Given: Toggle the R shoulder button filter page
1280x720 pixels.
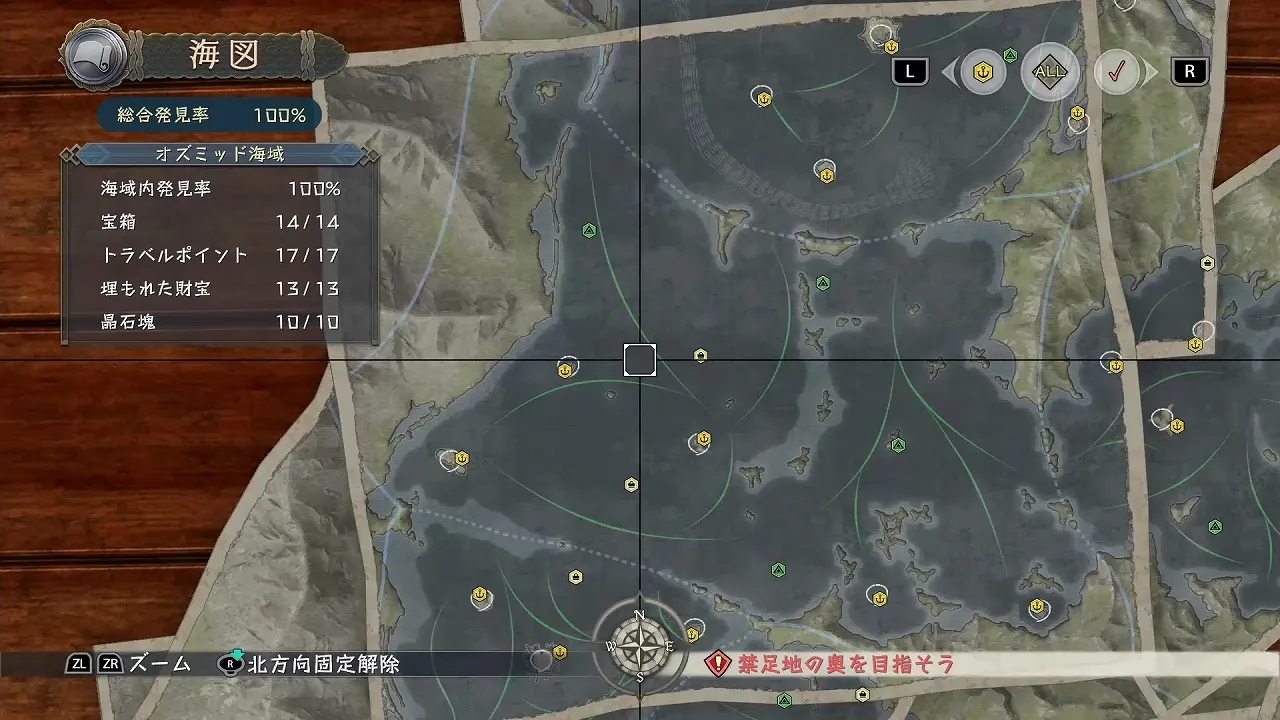Looking at the screenshot, I should [1189, 71].
